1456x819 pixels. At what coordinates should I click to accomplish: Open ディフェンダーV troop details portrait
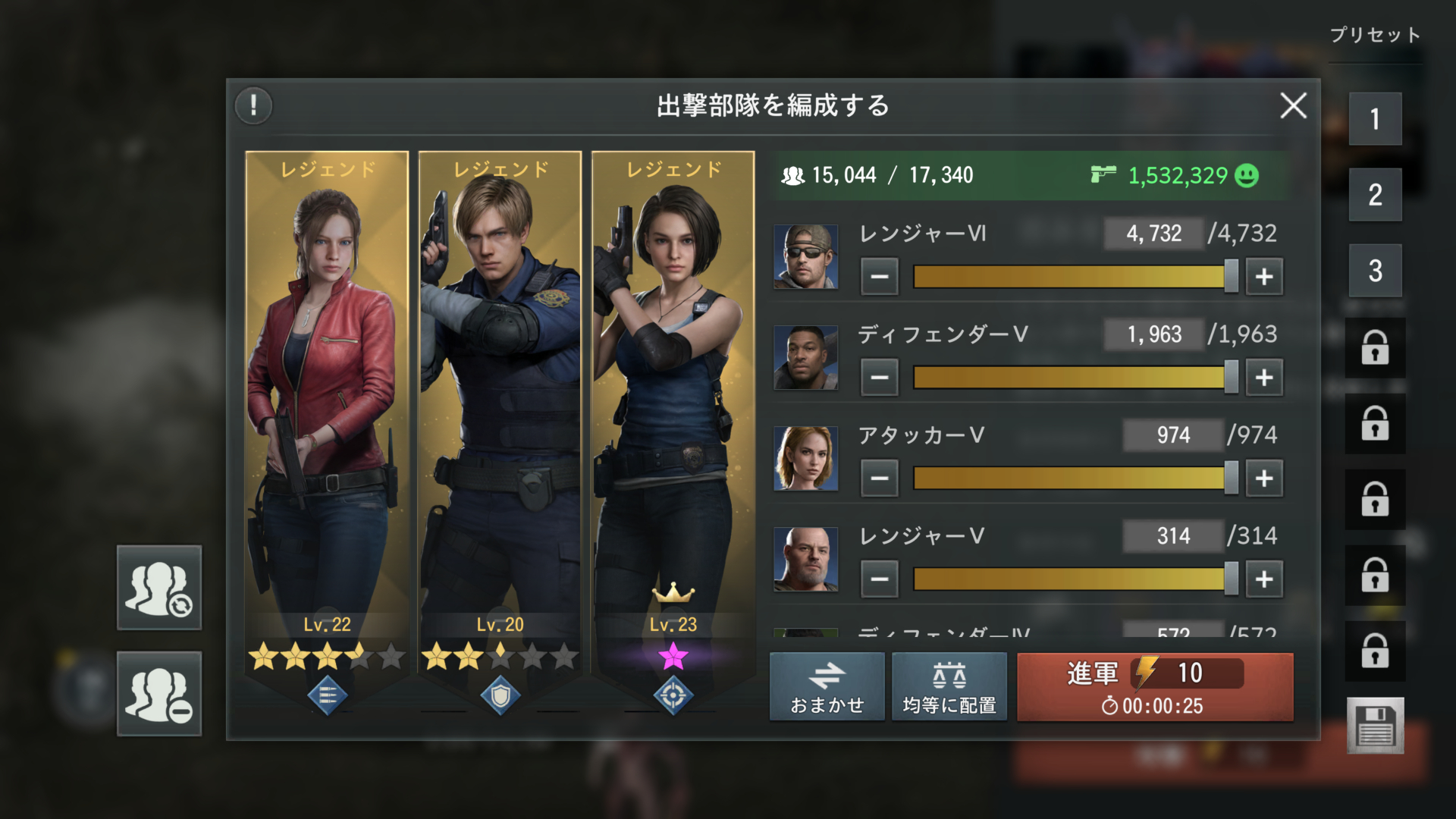pos(806,359)
